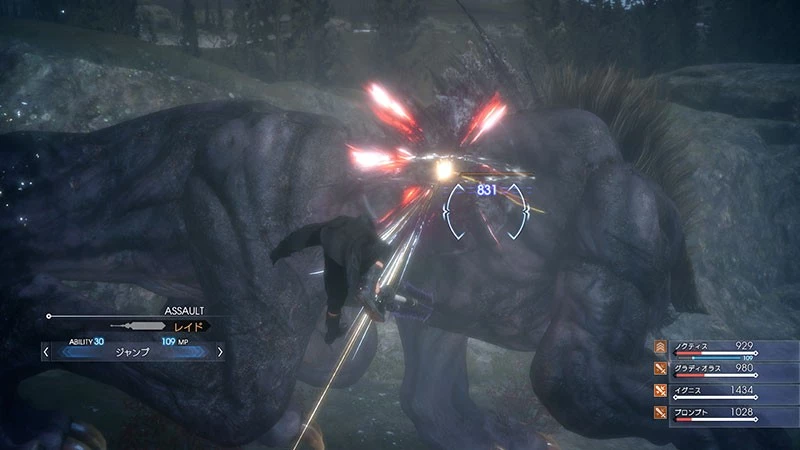This screenshot has width=800, height=450.
Task: Click the sword status icon beside グラディオラス
Action: pyautogui.click(x=661, y=369)
